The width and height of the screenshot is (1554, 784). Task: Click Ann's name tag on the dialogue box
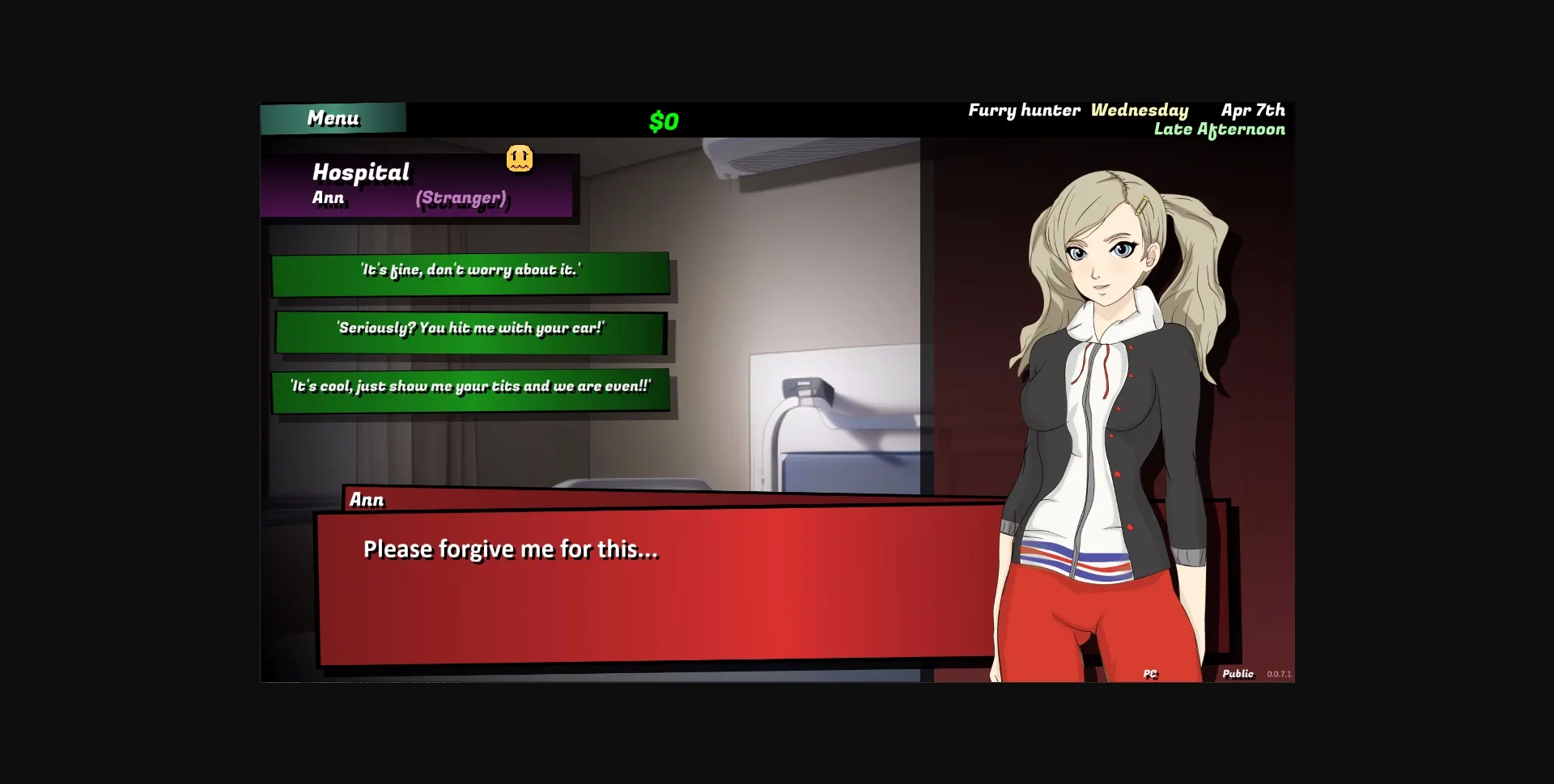tap(366, 500)
